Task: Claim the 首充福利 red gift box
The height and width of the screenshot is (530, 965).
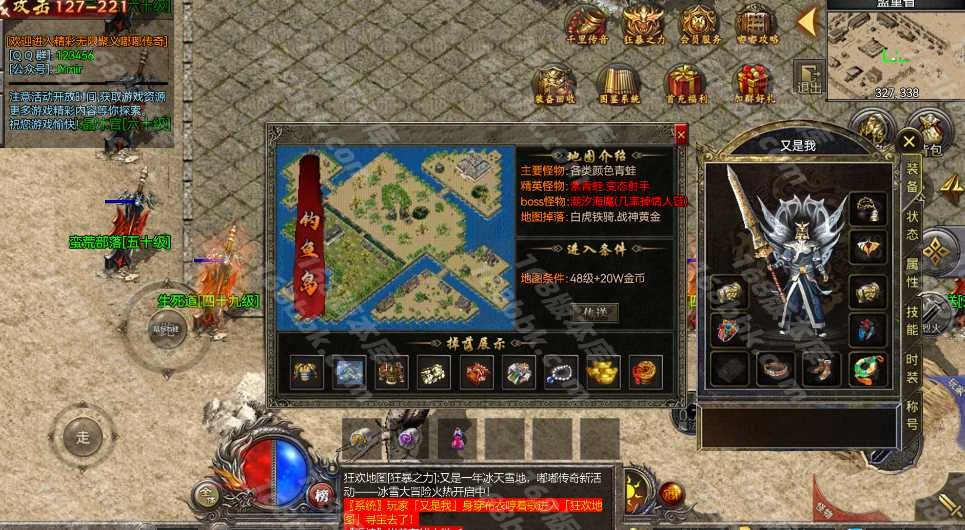Action: [x=685, y=84]
